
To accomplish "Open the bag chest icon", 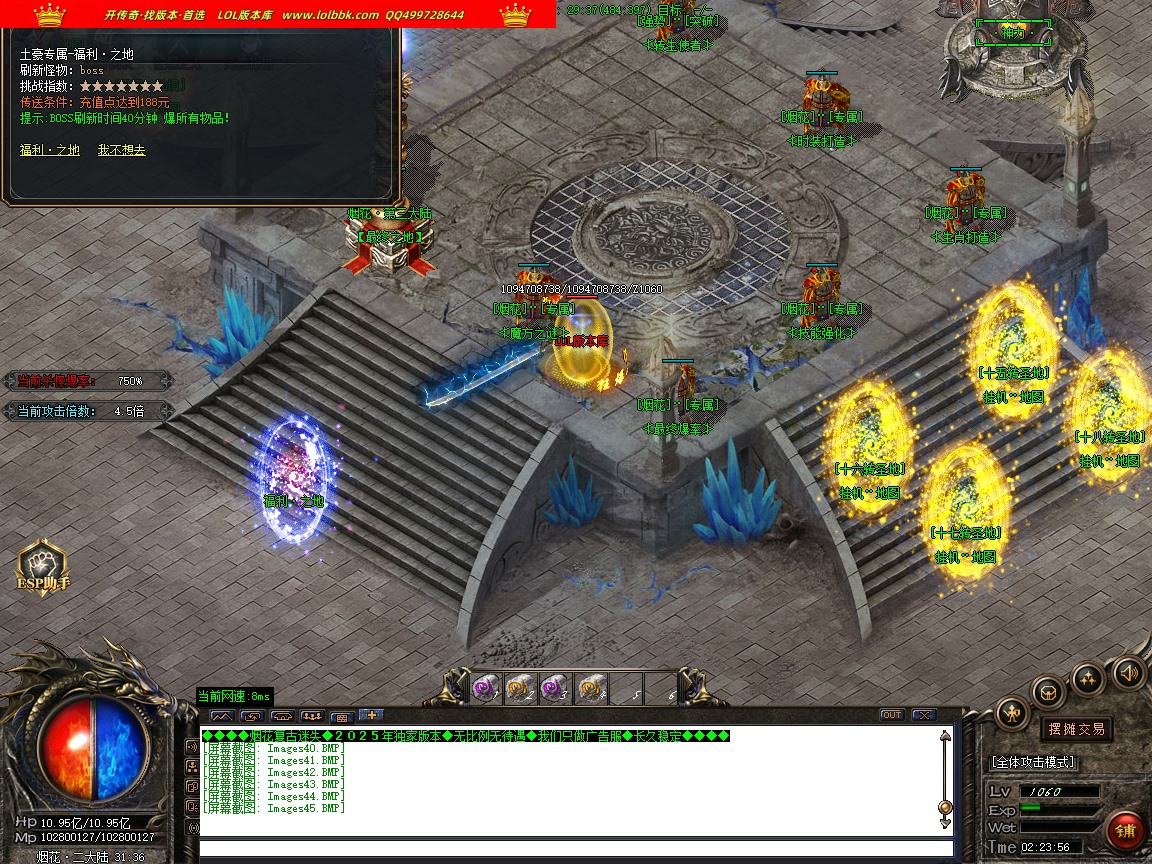I will pyautogui.click(x=1048, y=691).
